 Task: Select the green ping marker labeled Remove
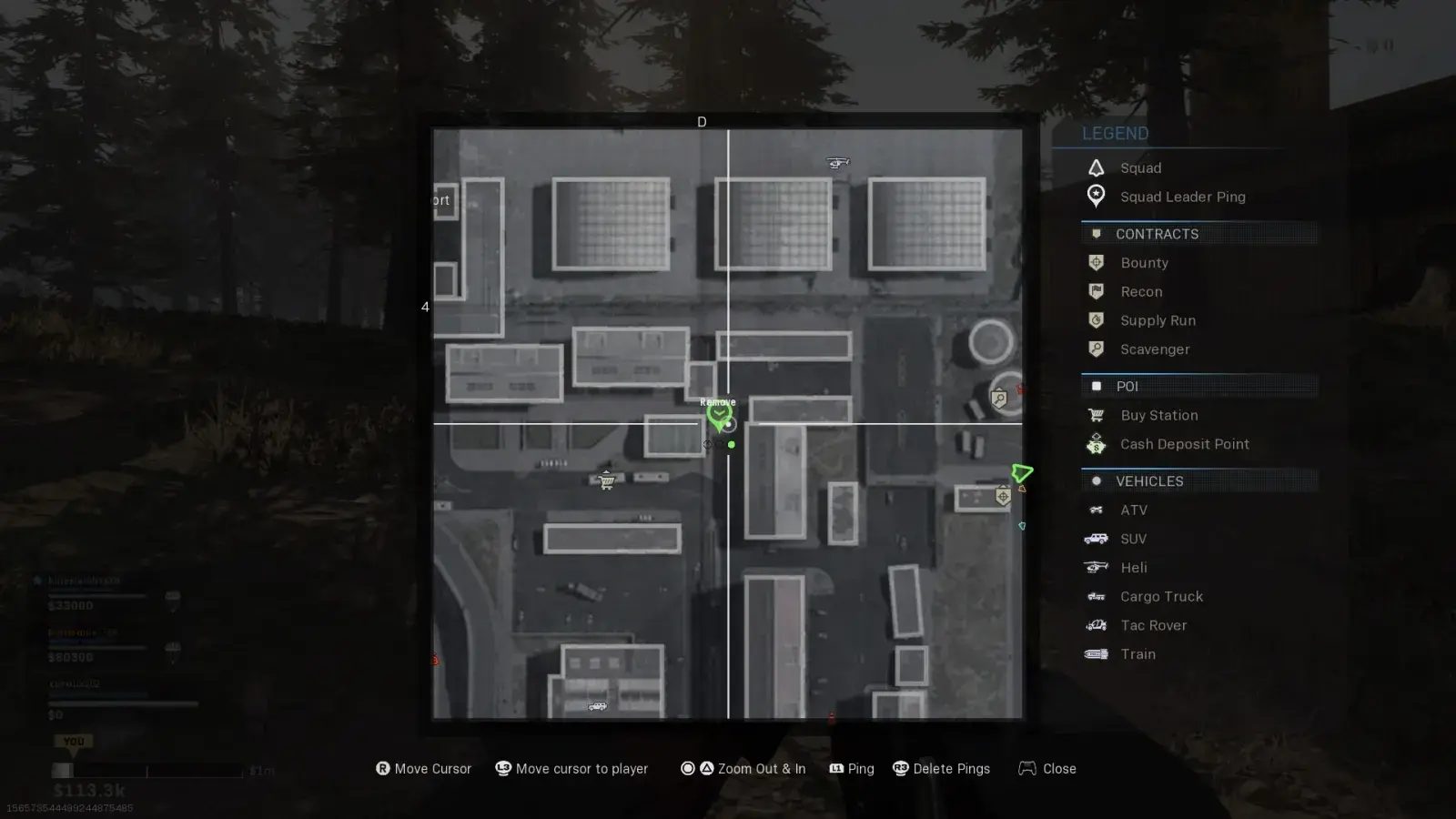point(719,416)
